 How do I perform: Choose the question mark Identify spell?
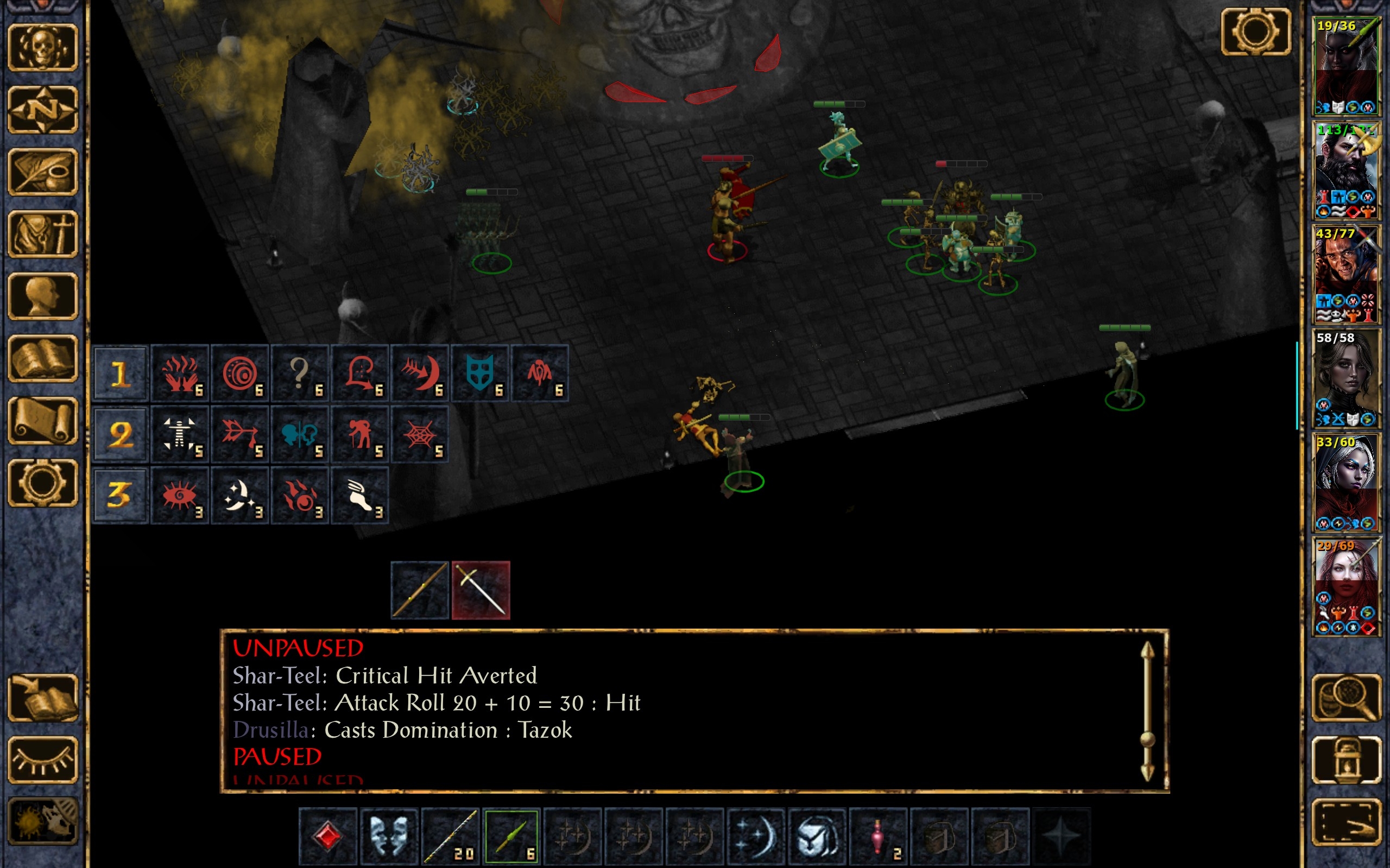tap(300, 373)
